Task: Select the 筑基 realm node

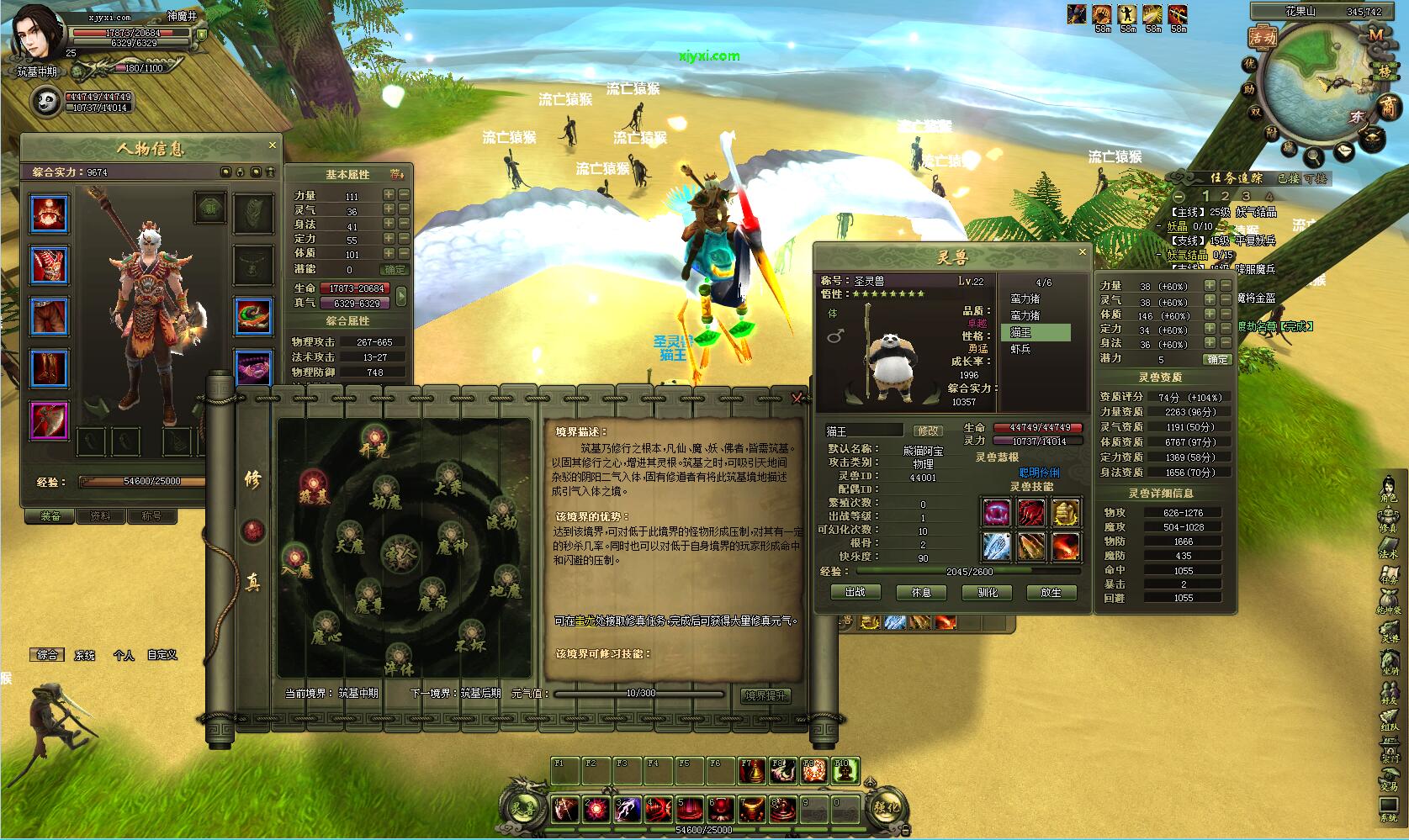Action: point(314,484)
